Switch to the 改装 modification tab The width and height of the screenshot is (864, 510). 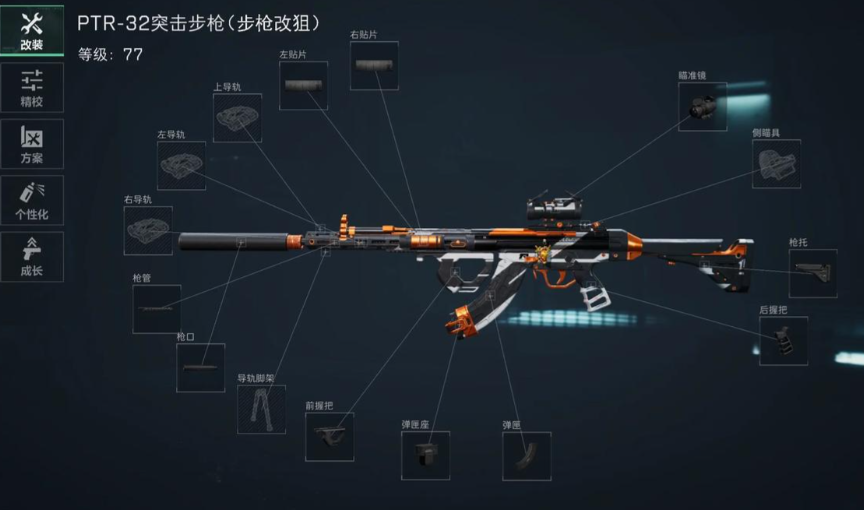pyautogui.click(x=31, y=31)
